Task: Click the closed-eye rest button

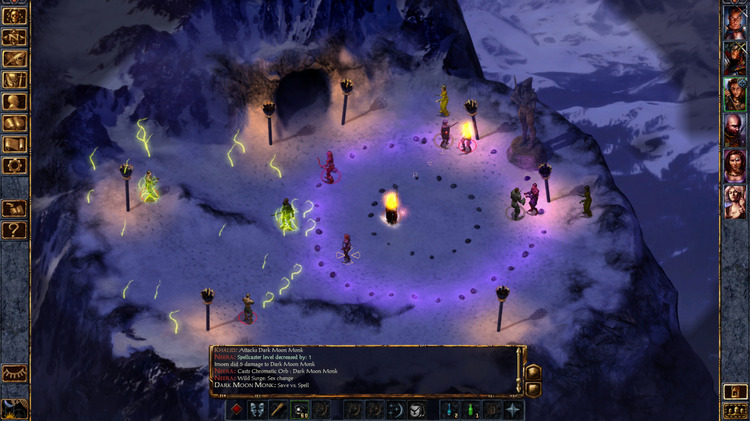Action: point(14,372)
